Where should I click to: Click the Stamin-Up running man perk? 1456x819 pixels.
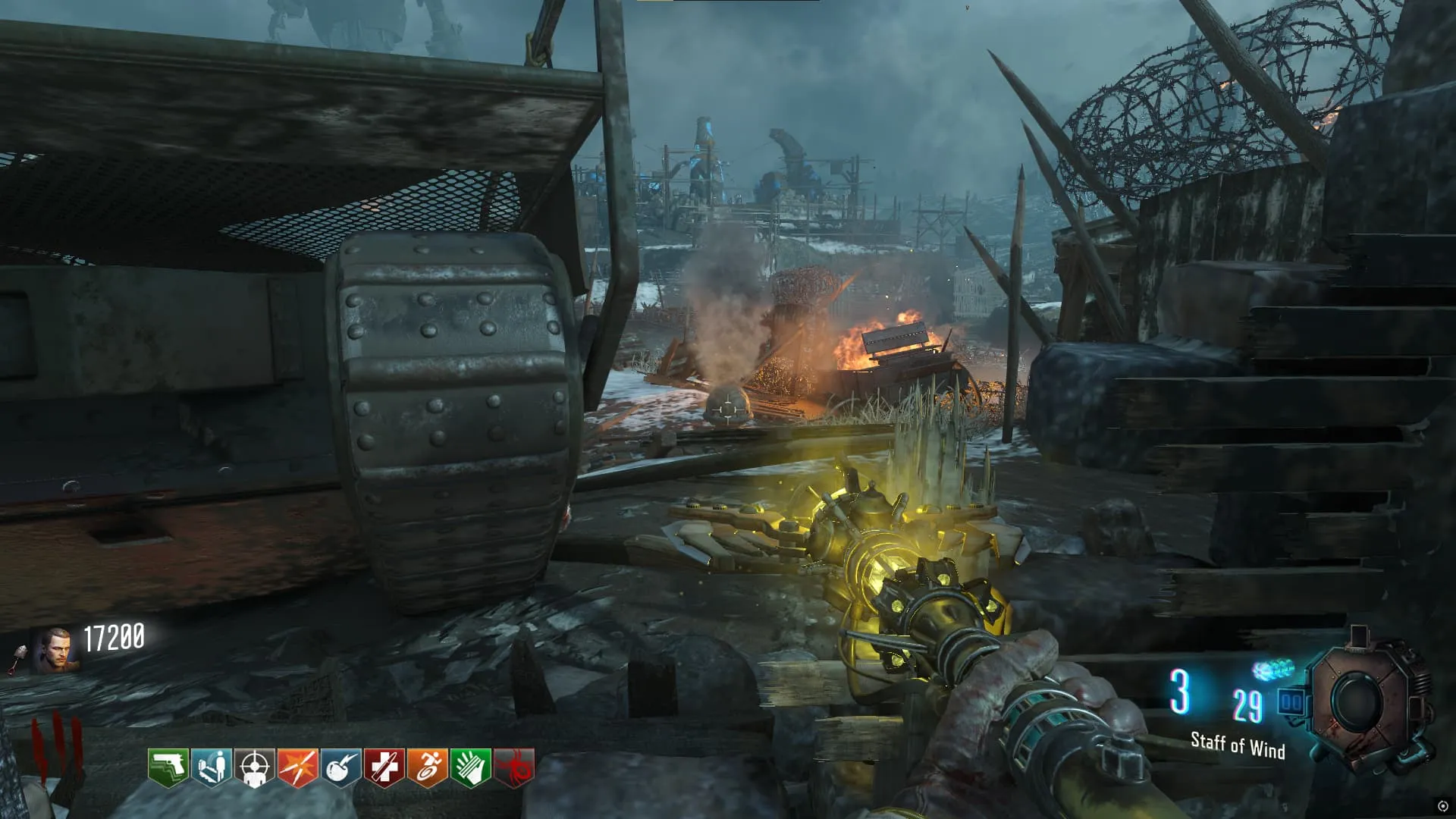[427, 767]
